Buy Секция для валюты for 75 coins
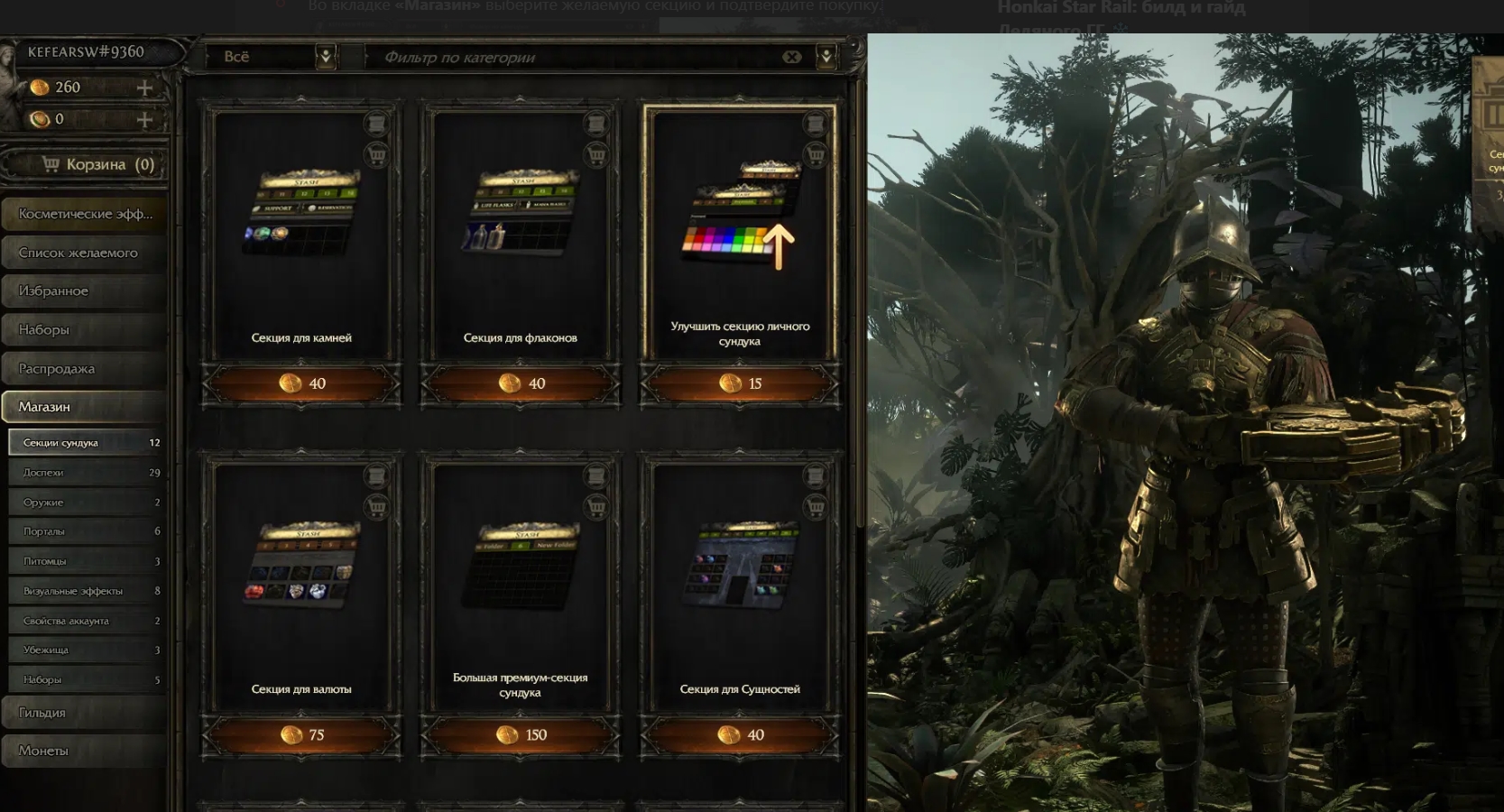Viewport: 1504px width, 812px height. (x=302, y=735)
